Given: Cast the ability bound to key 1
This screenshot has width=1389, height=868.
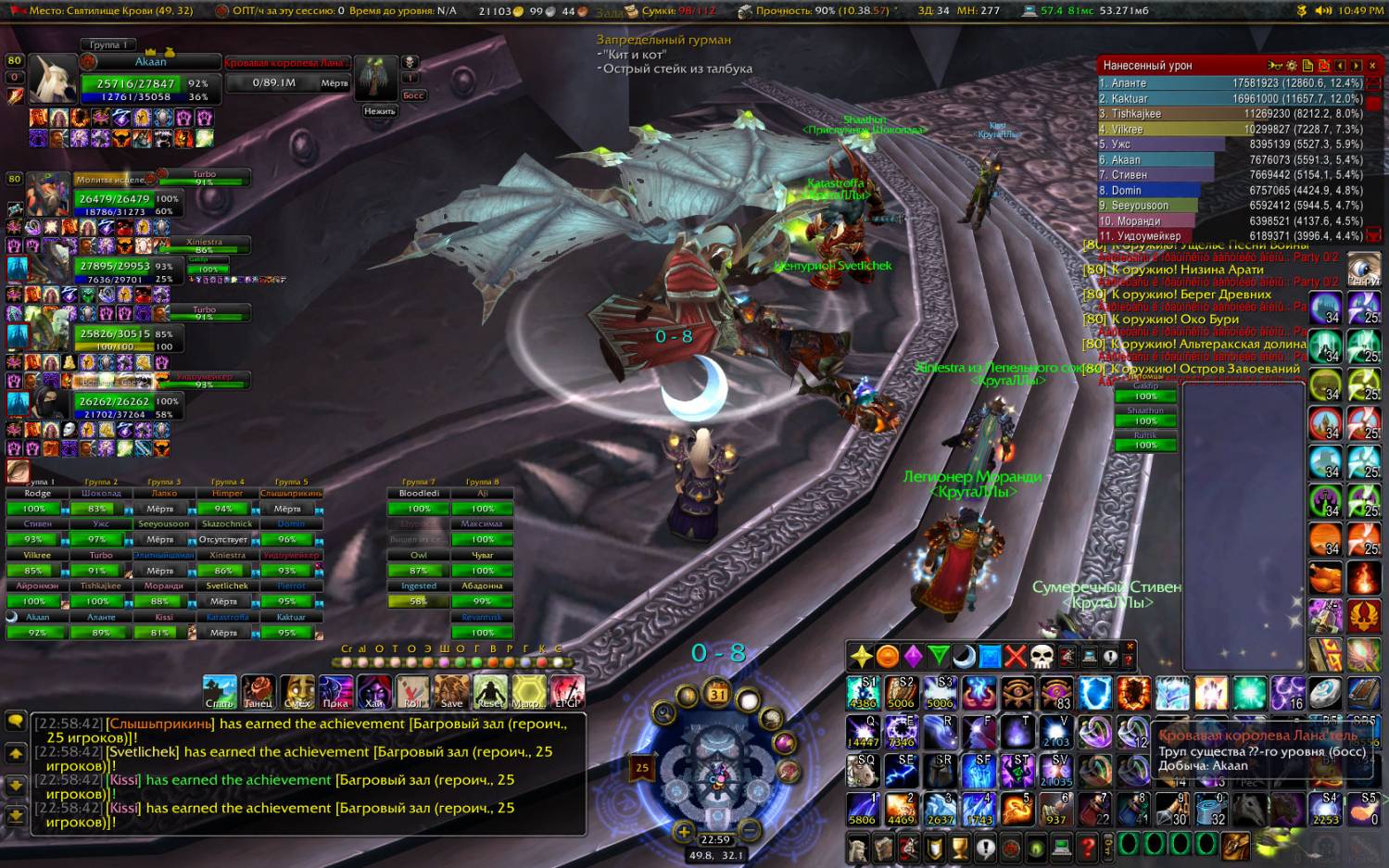Looking at the screenshot, I should (x=863, y=809).
